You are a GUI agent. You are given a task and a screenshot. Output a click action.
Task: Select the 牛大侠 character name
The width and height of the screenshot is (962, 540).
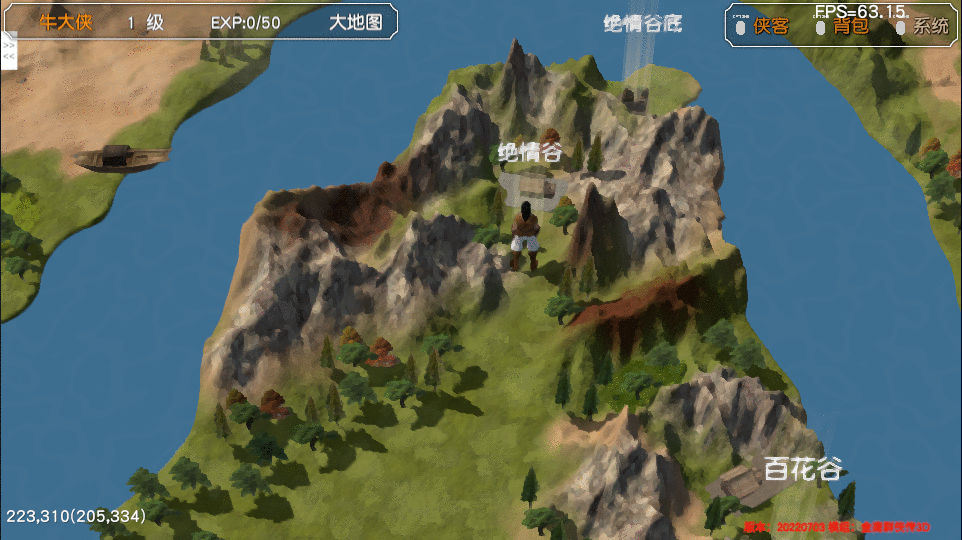point(66,22)
